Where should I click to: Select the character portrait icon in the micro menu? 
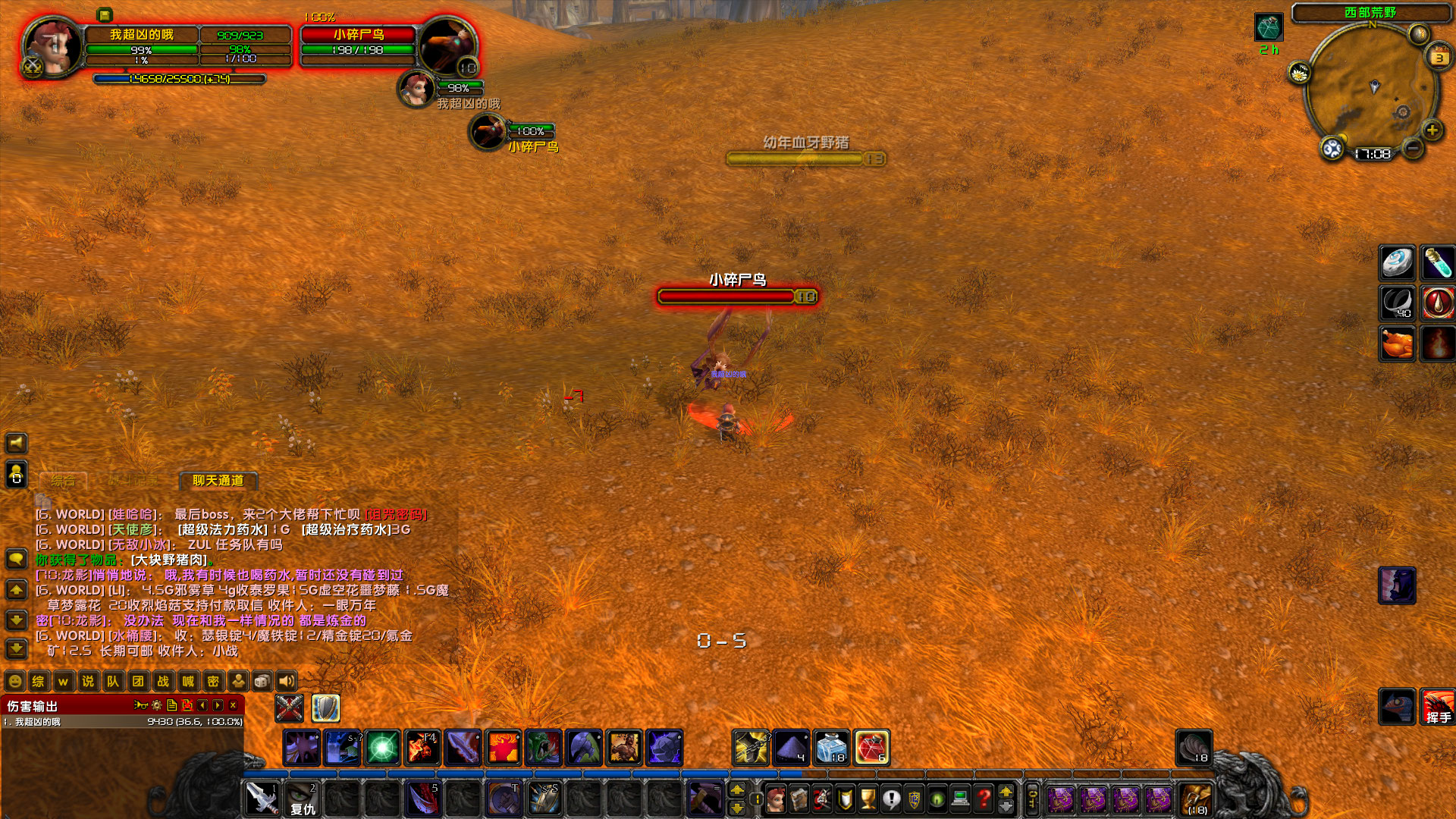click(x=775, y=796)
